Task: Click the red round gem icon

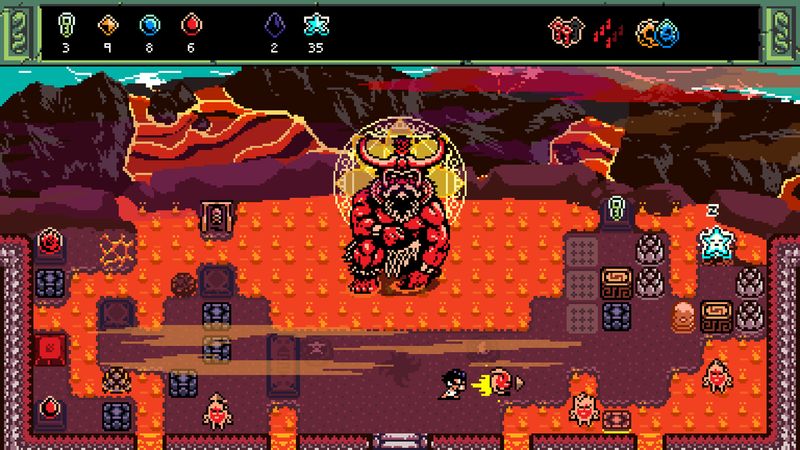Action: (191, 25)
